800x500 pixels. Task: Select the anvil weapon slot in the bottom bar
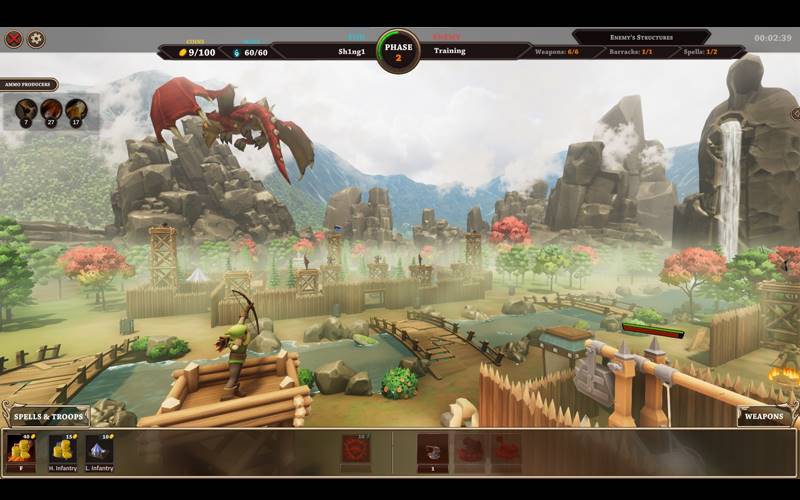432,450
